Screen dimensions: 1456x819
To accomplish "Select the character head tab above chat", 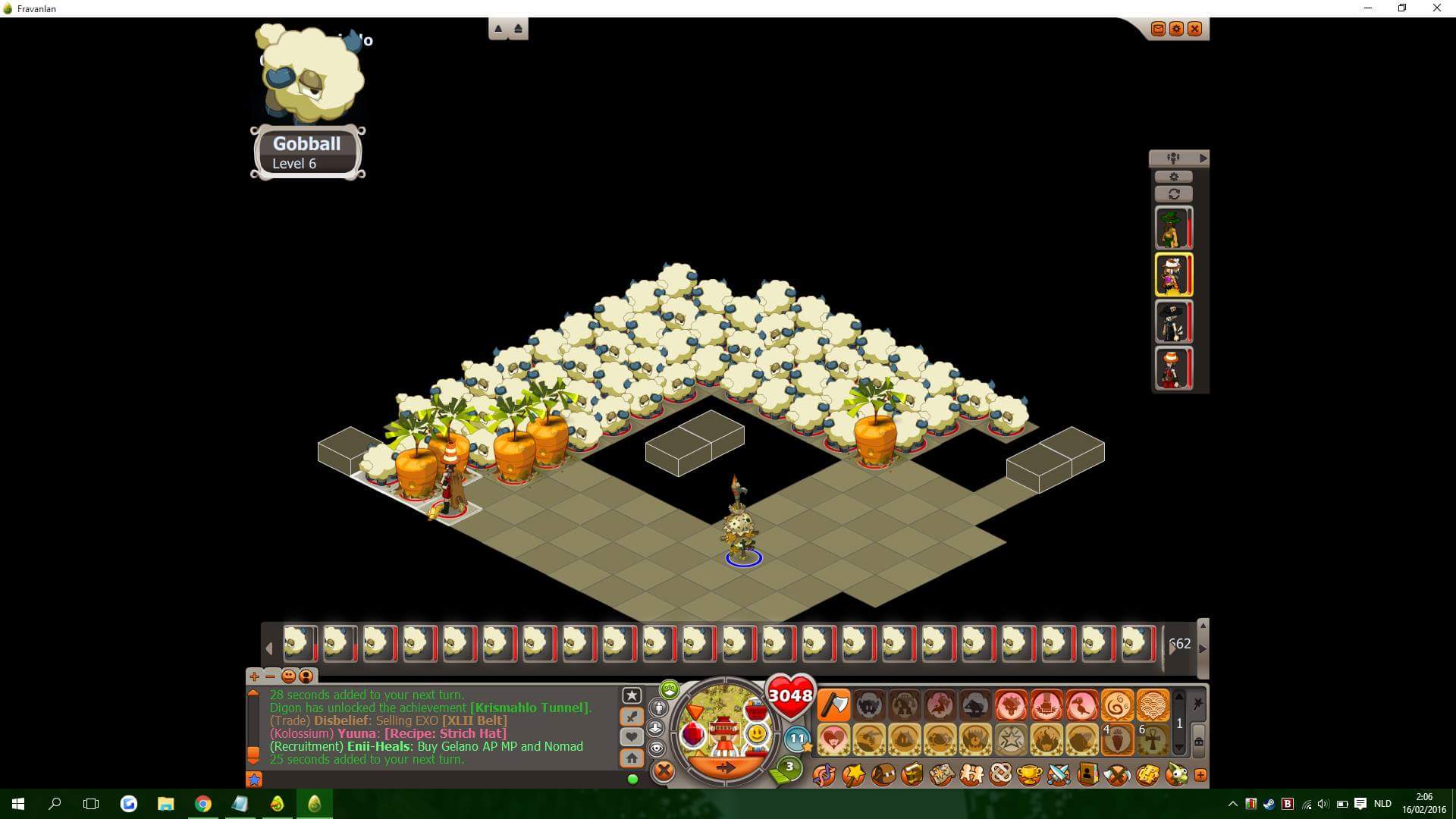I will [x=306, y=676].
